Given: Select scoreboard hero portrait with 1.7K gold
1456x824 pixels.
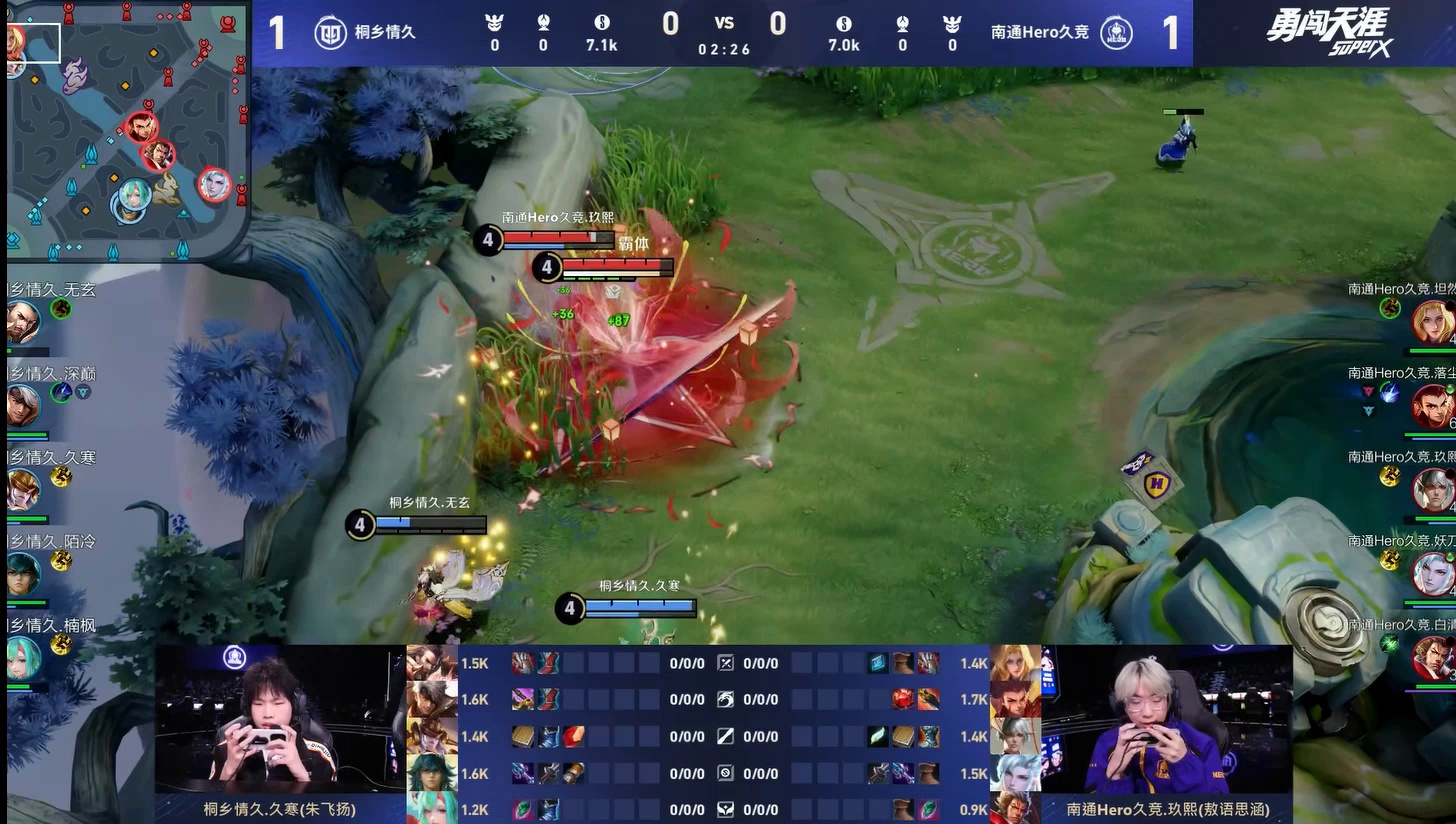Looking at the screenshot, I should pos(1015,699).
